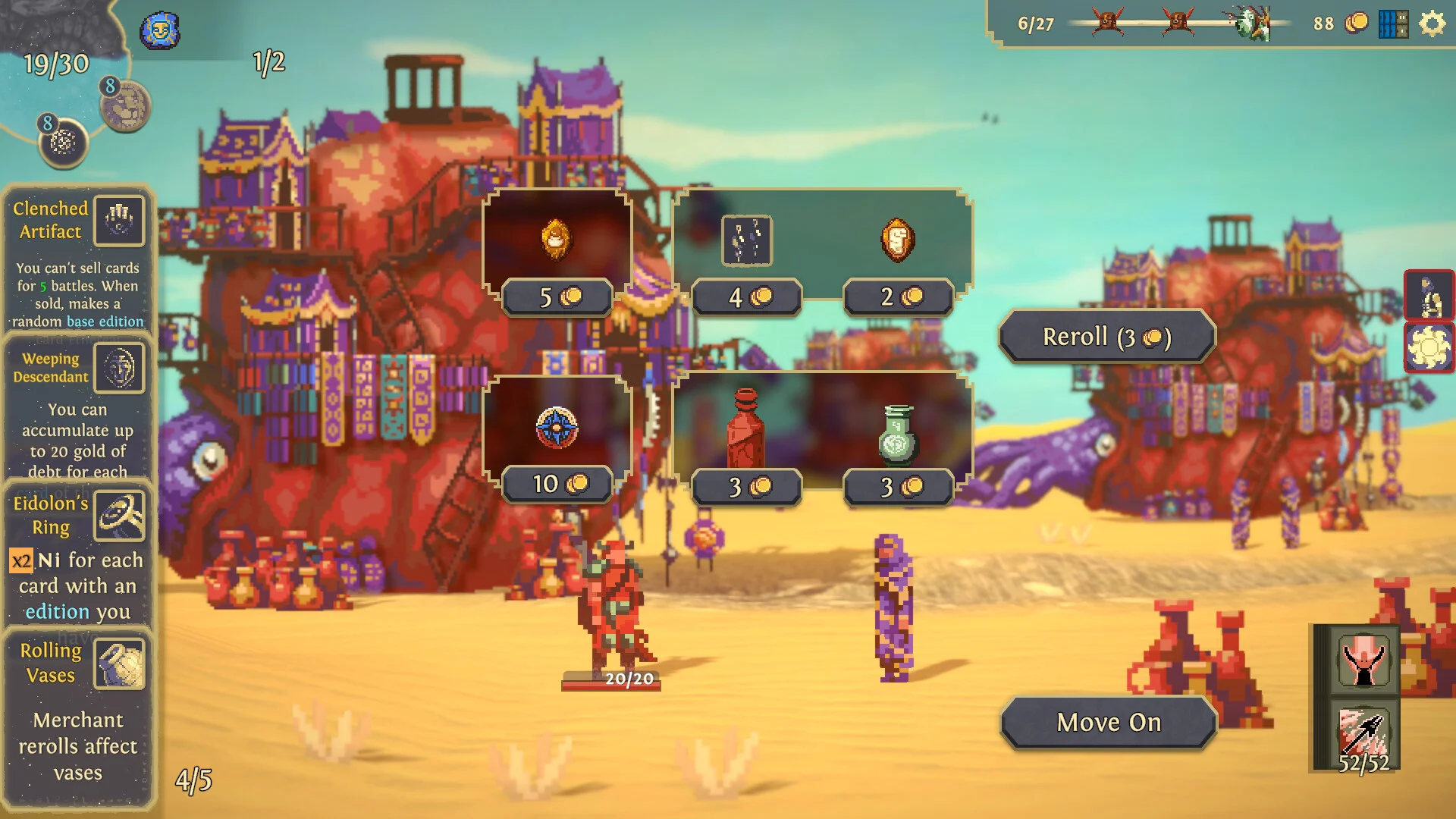Reroll the merchant's stock for 3 gold
1456x819 pixels.
coord(1107,337)
